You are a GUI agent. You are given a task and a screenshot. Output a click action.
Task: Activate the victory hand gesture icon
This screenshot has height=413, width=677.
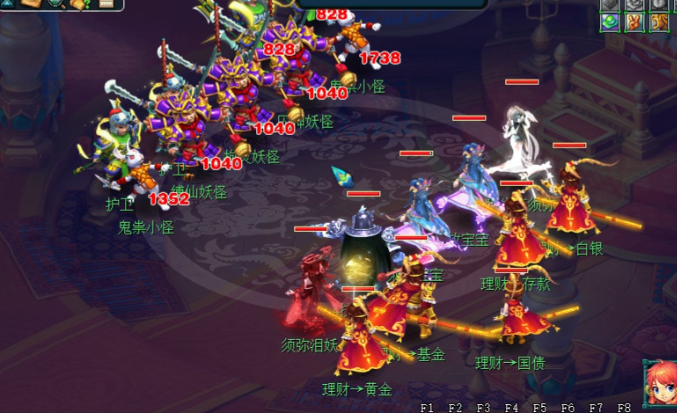pyautogui.click(x=634, y=22)
